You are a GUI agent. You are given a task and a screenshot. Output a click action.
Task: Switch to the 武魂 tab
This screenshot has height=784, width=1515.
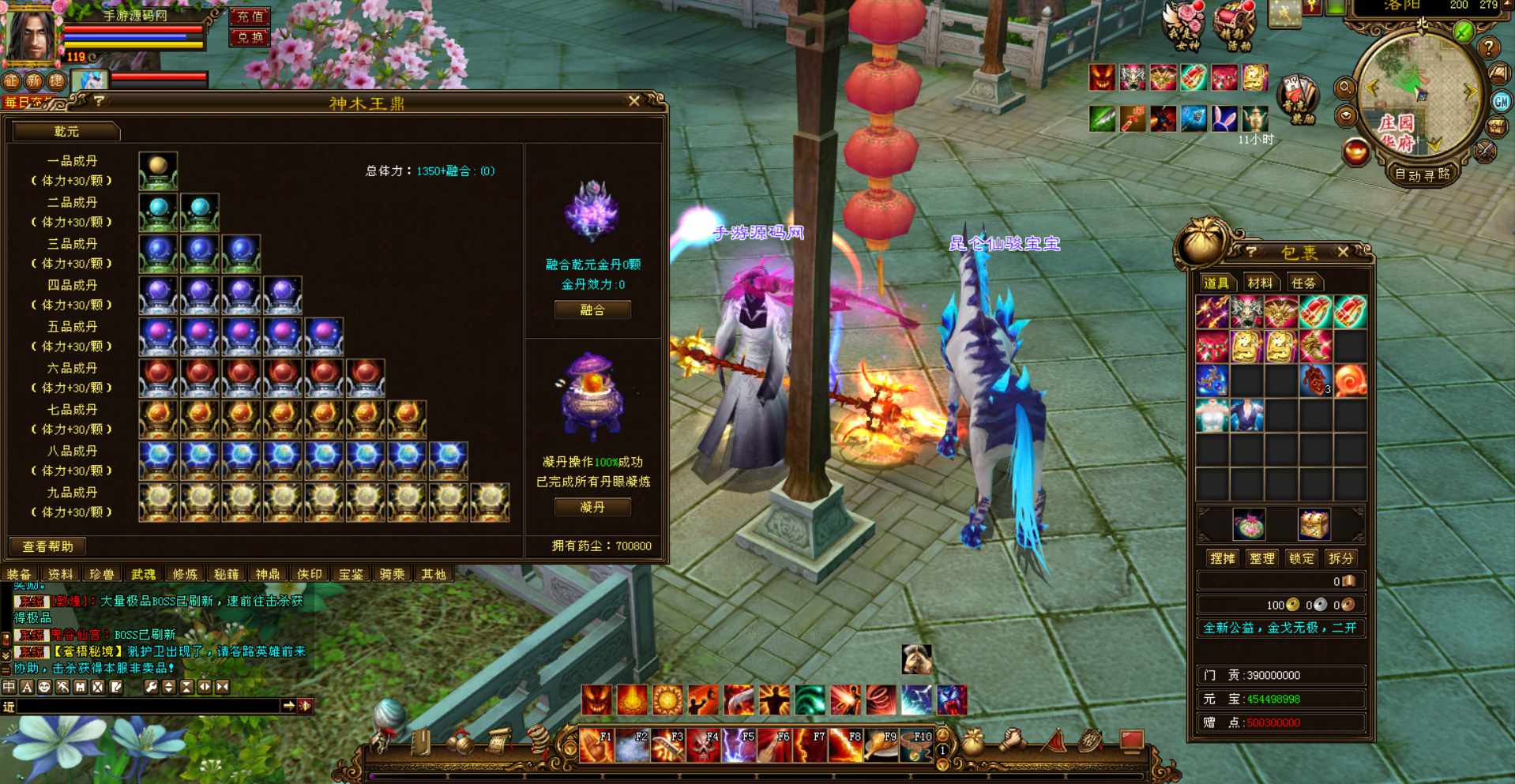(x=143, y=574)
